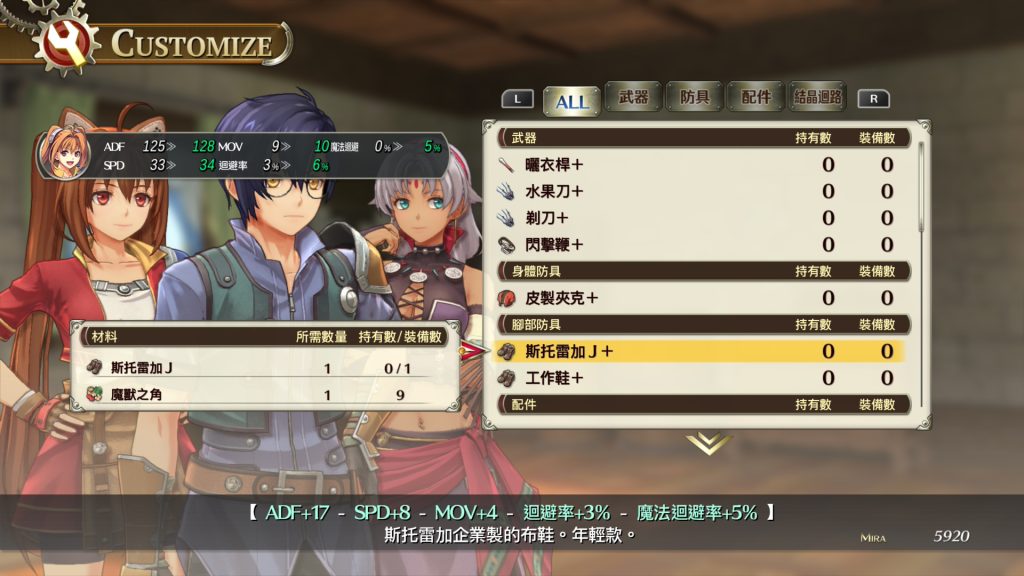This screenshot has width=1024, height=576.
Task: Click the down arrow below the list
Action: pyautogui.click(x=708, y=442)
